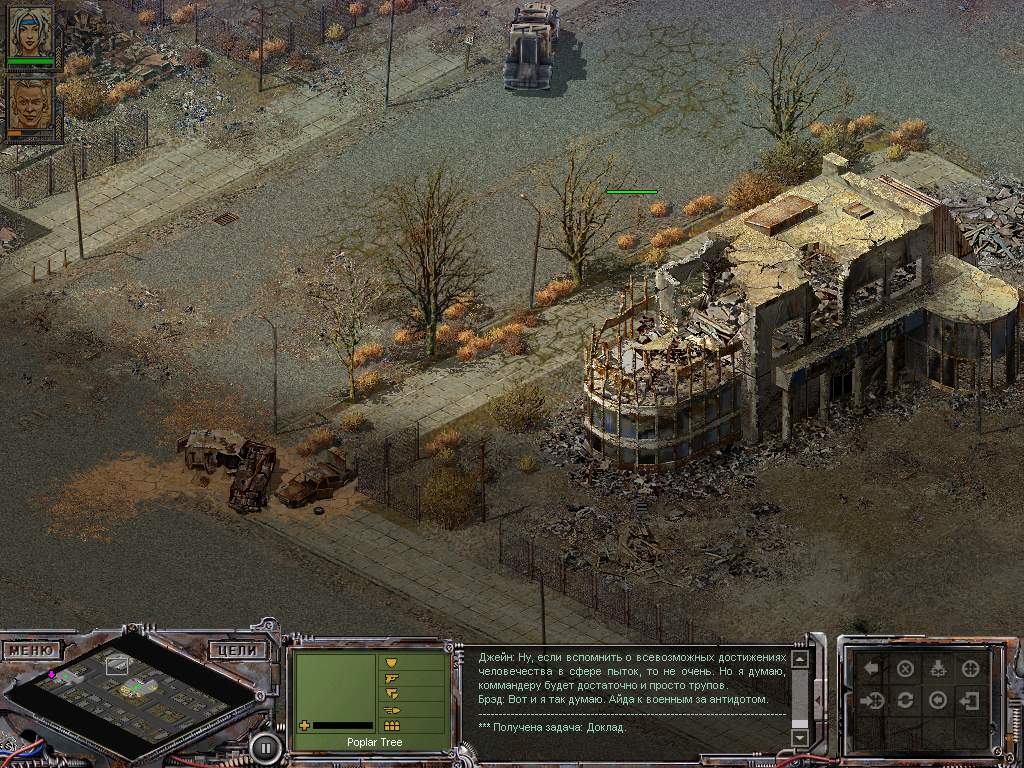This screenshot has width=1024, height=768.
Task: Open the ЦЕЛИ objectives button
Action: tap(238, 650)
